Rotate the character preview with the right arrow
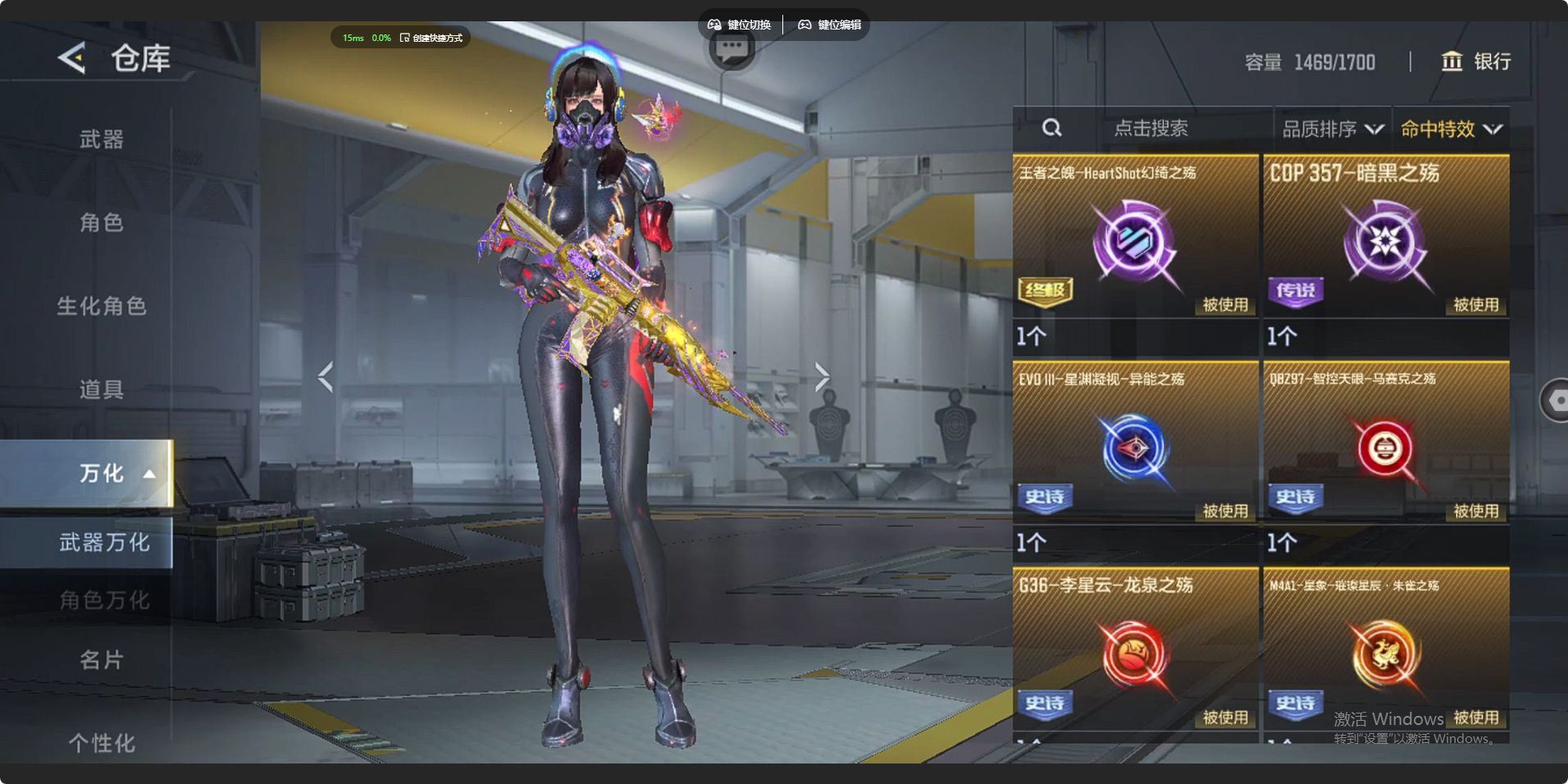 822,376
